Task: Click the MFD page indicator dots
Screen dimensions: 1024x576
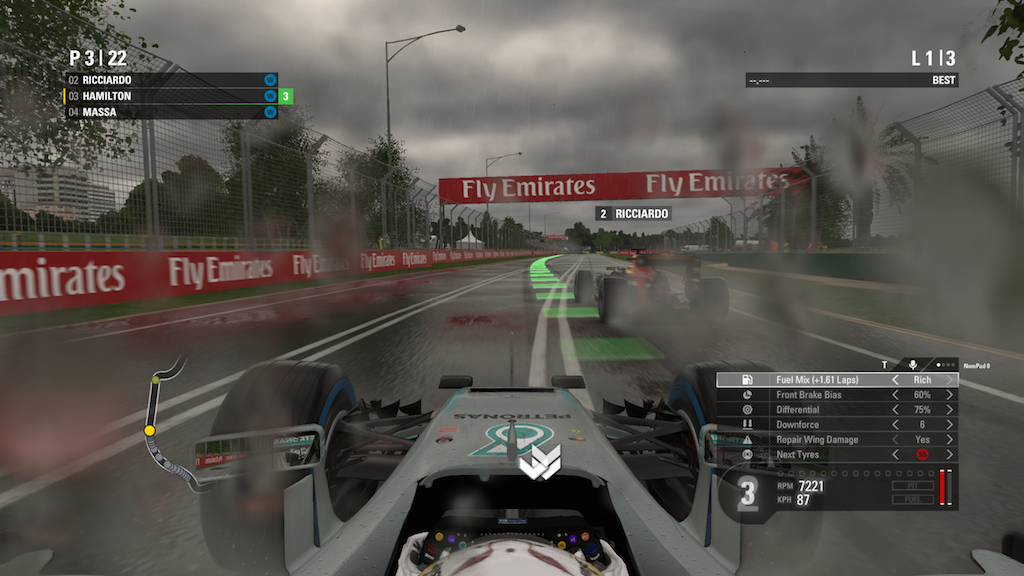Action: pyautogui.click(x=945, y=365)
